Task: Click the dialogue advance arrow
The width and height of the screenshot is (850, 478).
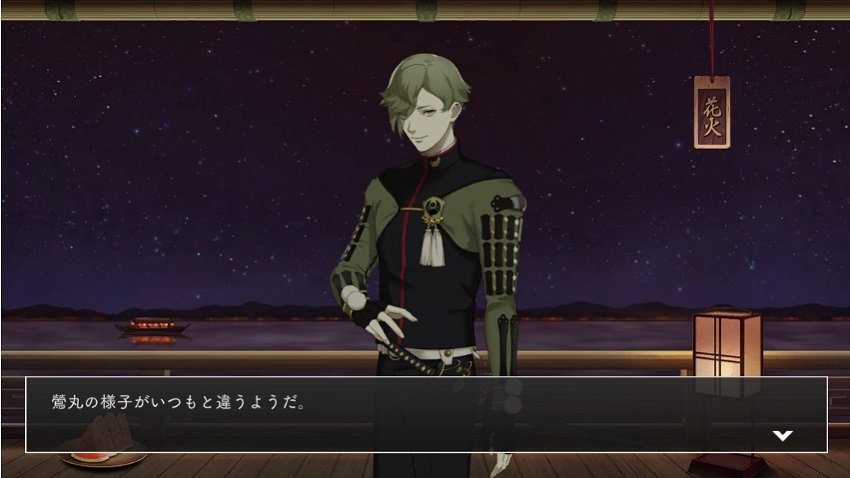Action: tap(783, 435)
